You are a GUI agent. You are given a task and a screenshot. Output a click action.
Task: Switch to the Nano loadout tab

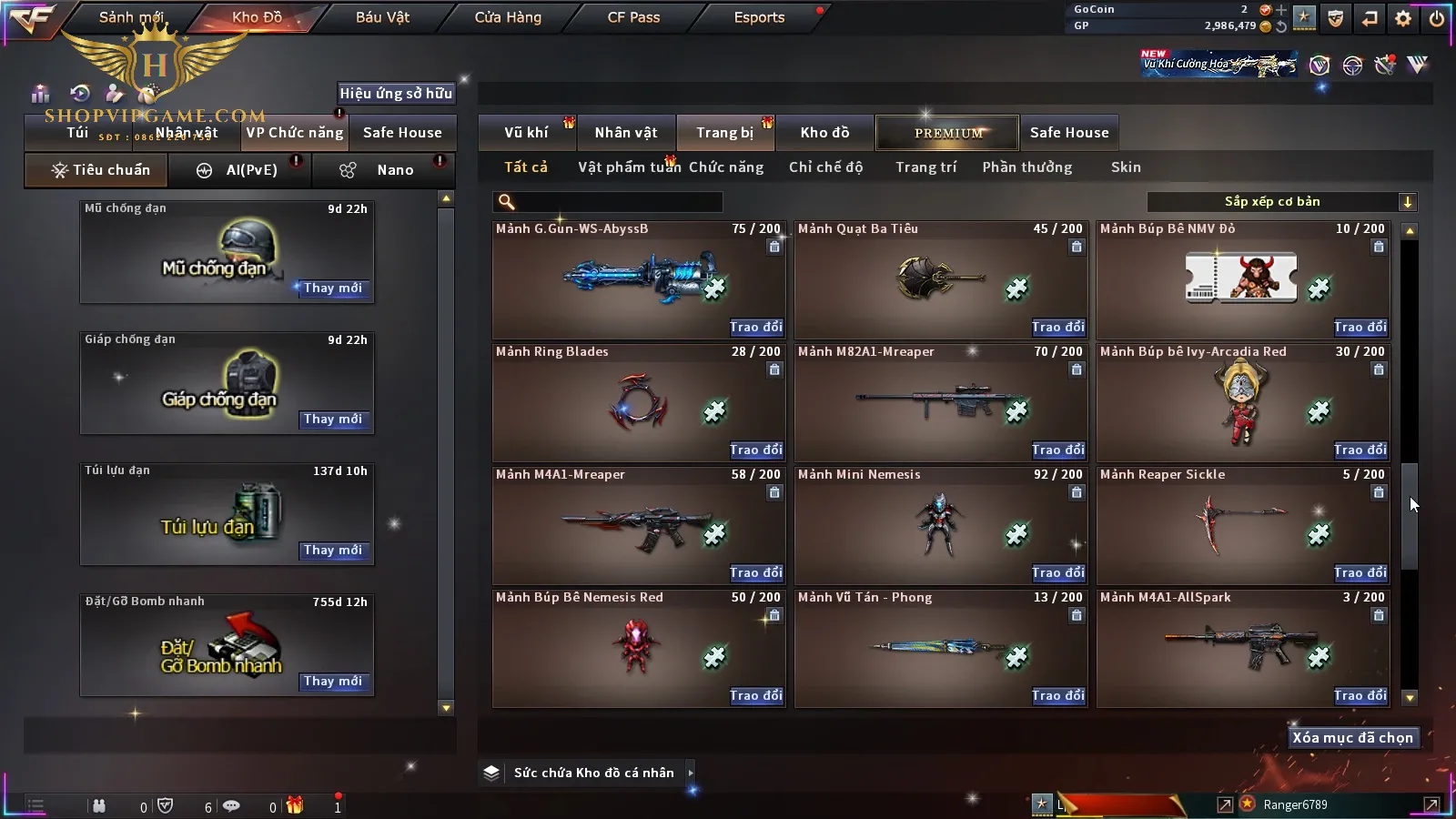click(x=382, y=170)
